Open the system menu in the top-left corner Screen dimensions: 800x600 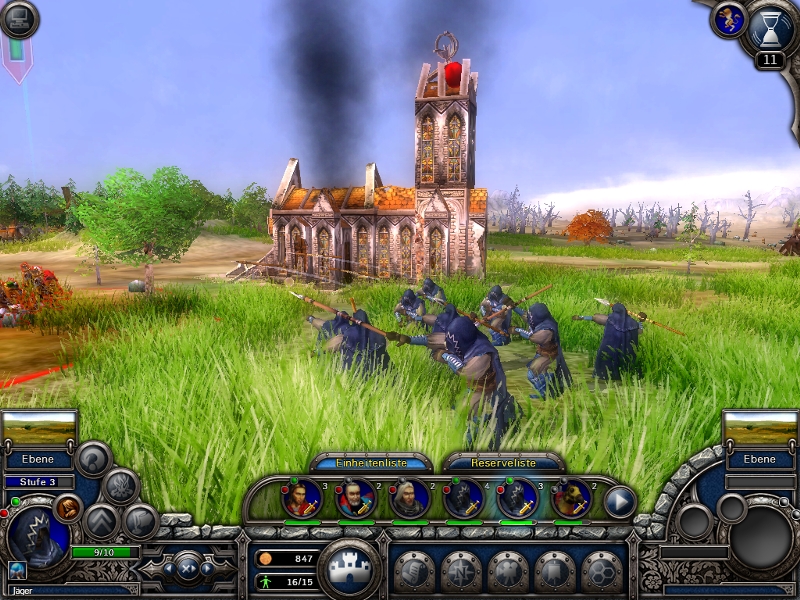click(19, 19)
